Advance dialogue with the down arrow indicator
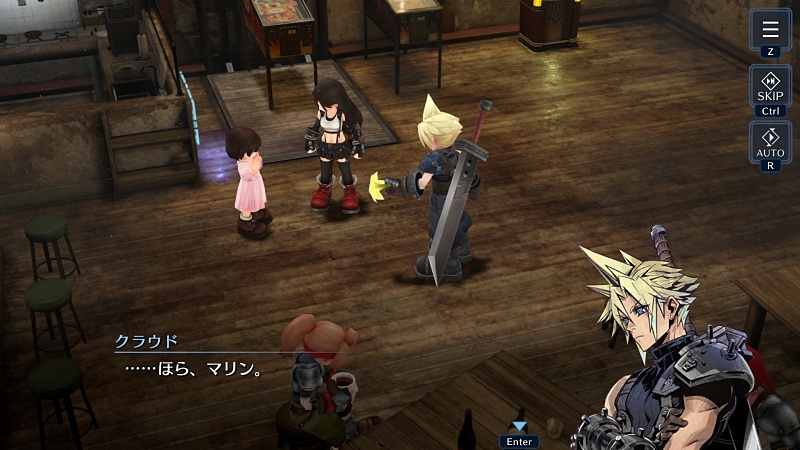 pyautogui.click(x=519, y=427)
